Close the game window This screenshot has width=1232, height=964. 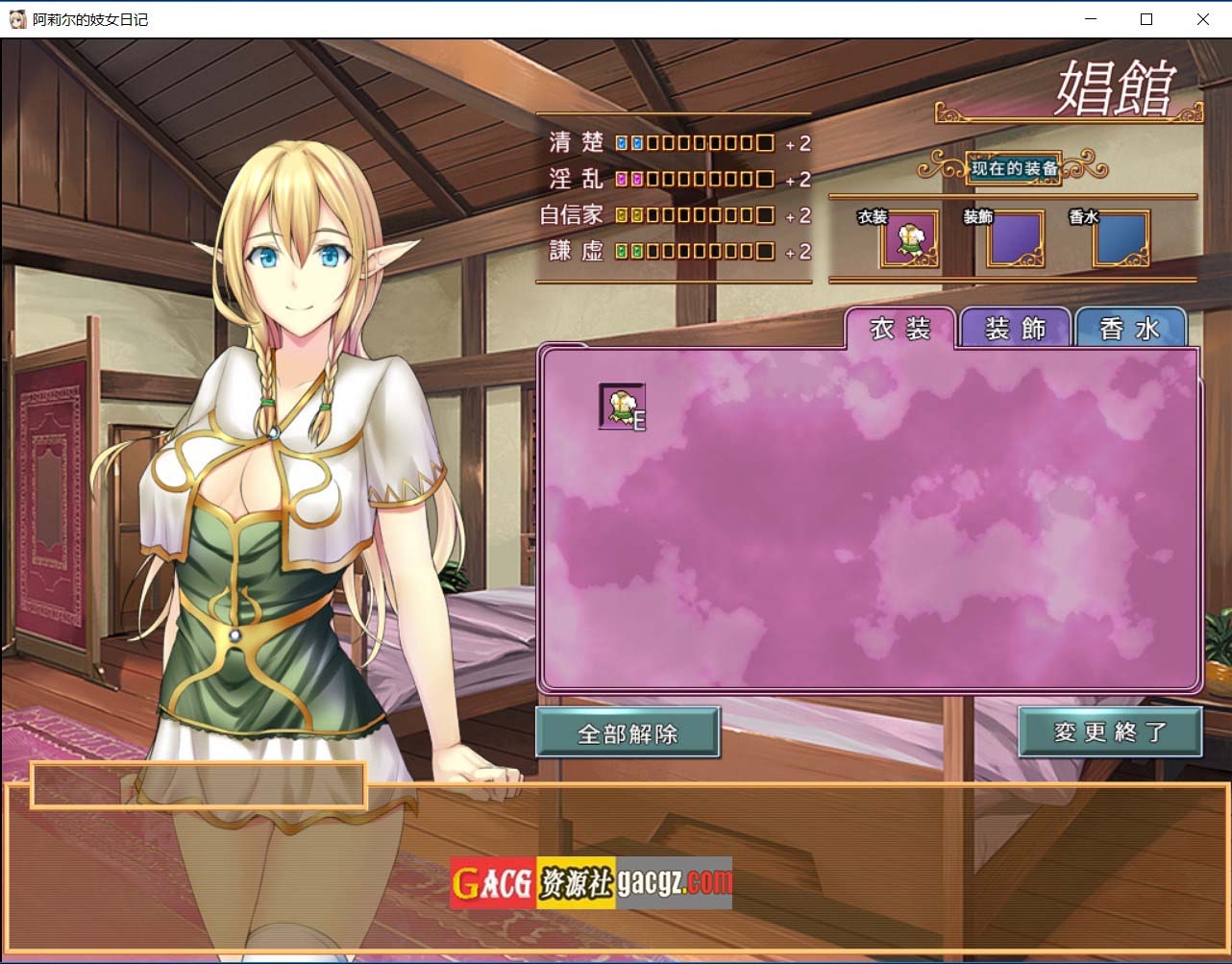tap(1202, 19)
